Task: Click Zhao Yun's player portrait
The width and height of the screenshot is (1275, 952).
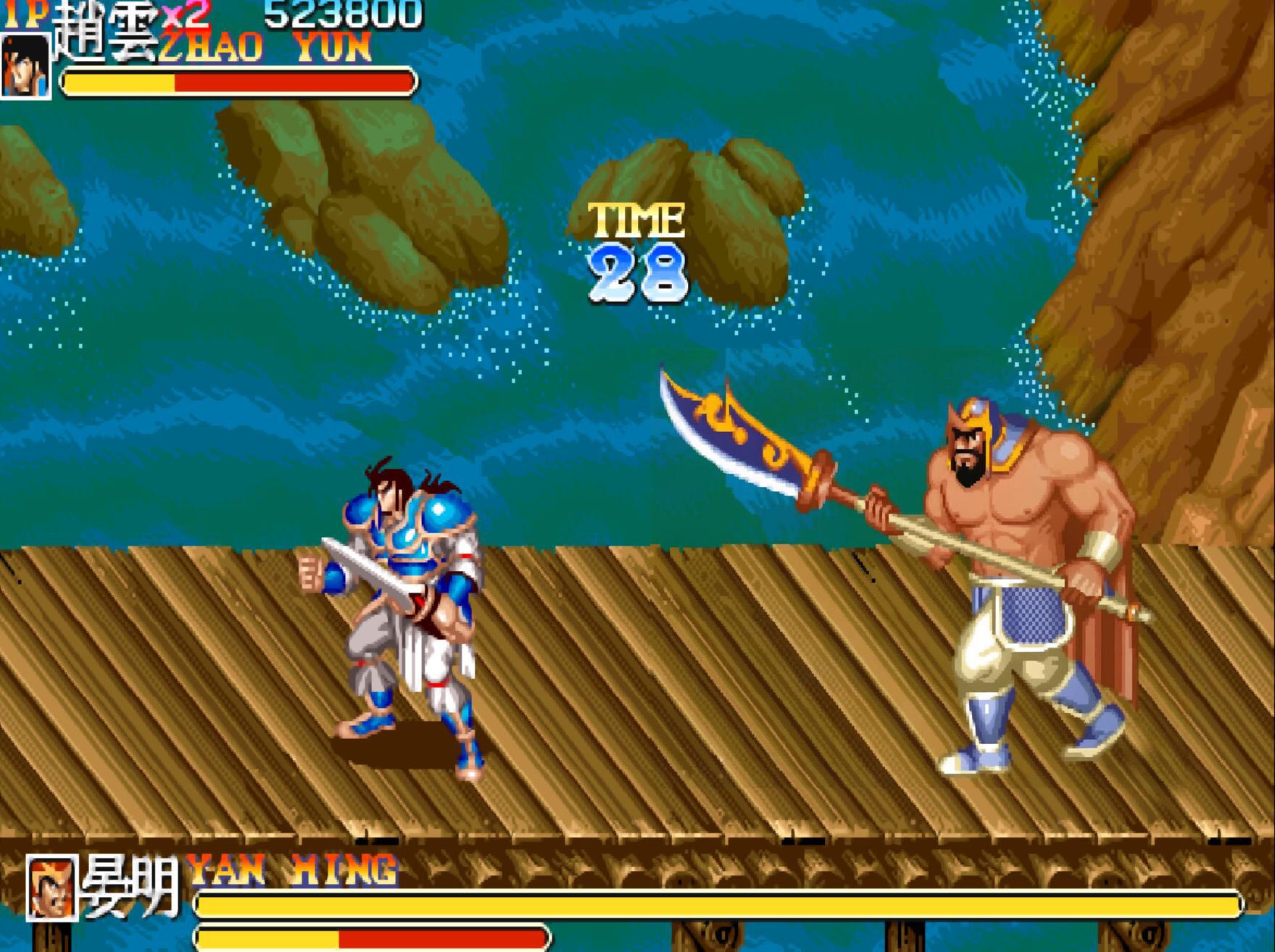Action: pos(25,65)
